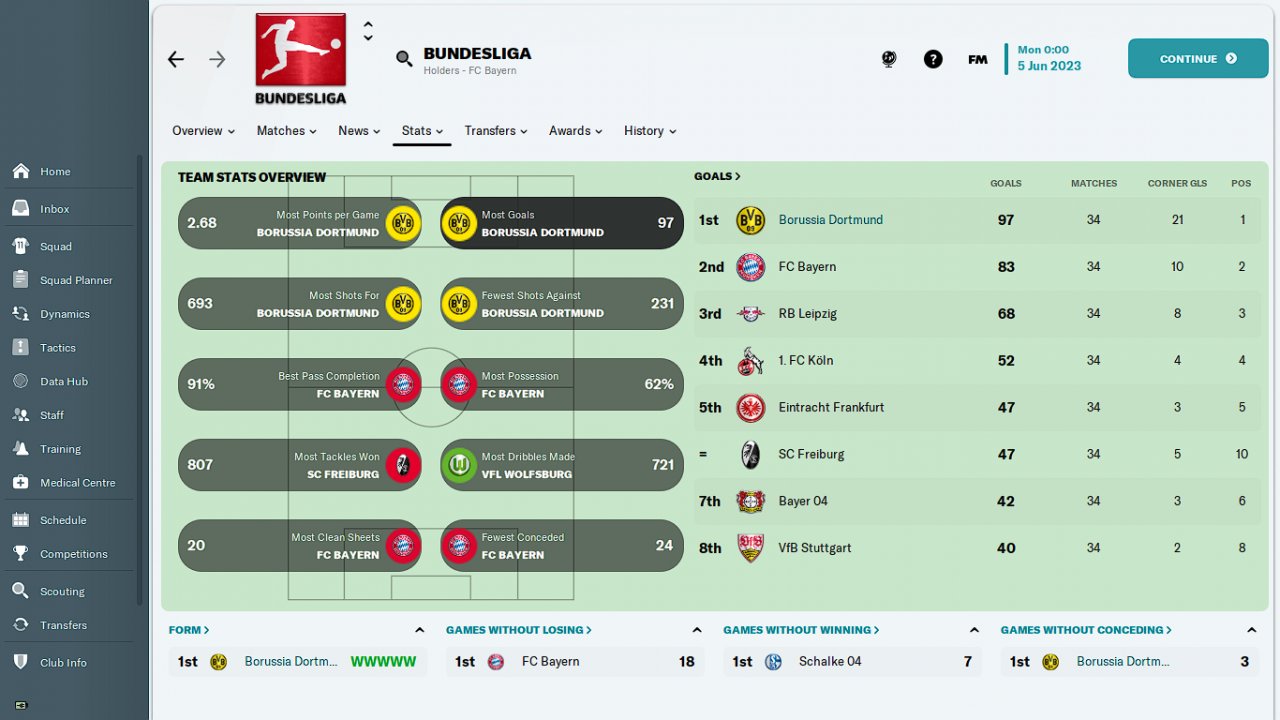The width and height of the screenshot is (1280, 720).
Task: Select the Overview tab
Action: 203,131
